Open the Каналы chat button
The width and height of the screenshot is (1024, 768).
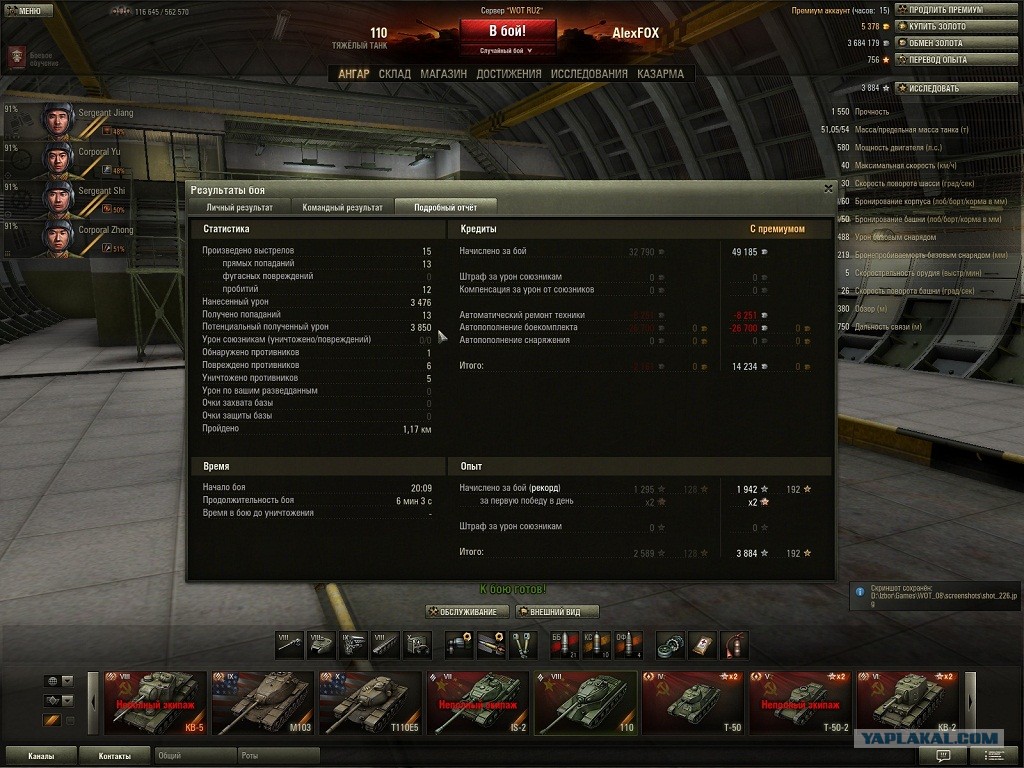[x=41, y=756]
